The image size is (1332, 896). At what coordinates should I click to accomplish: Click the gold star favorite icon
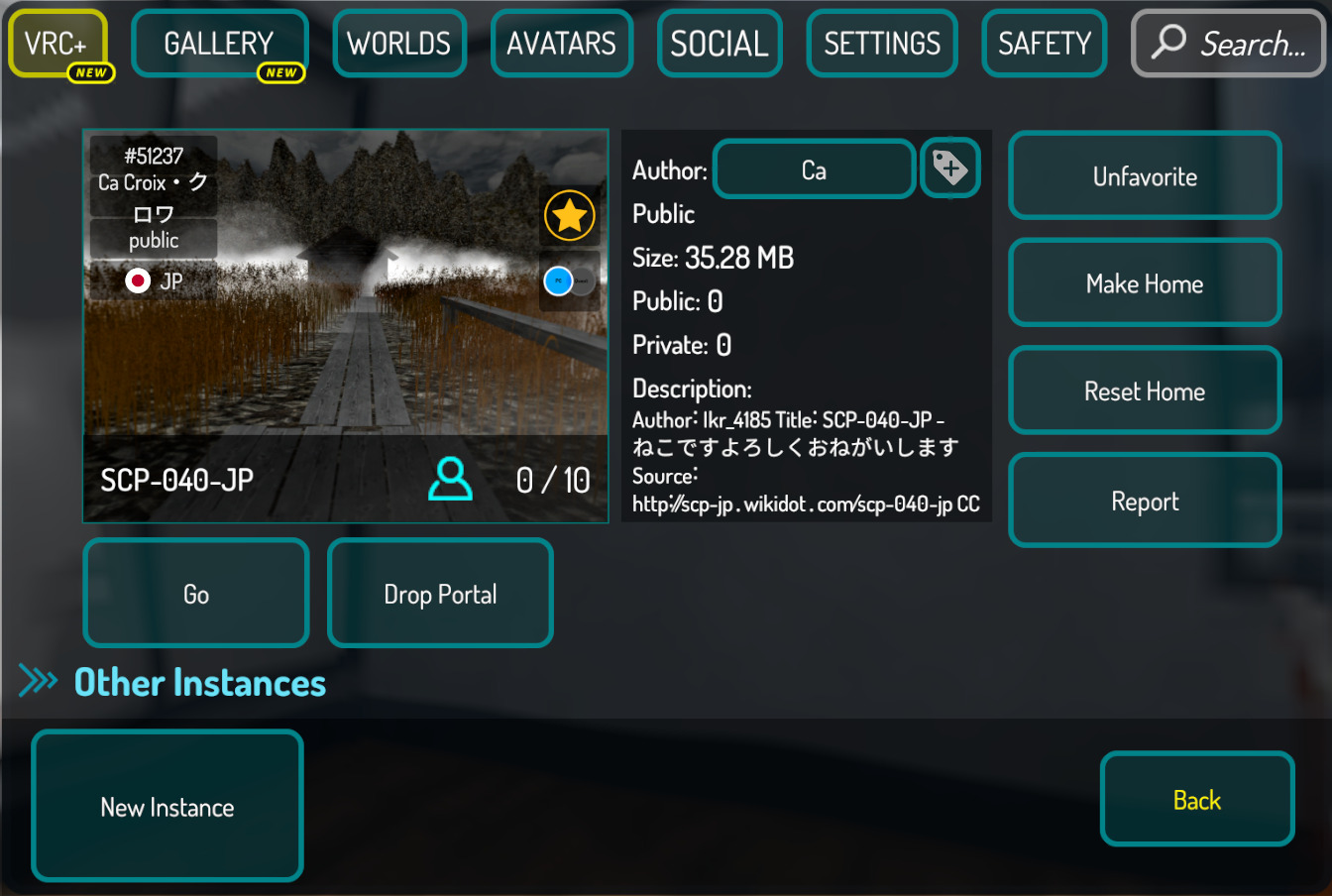point(570,215)
